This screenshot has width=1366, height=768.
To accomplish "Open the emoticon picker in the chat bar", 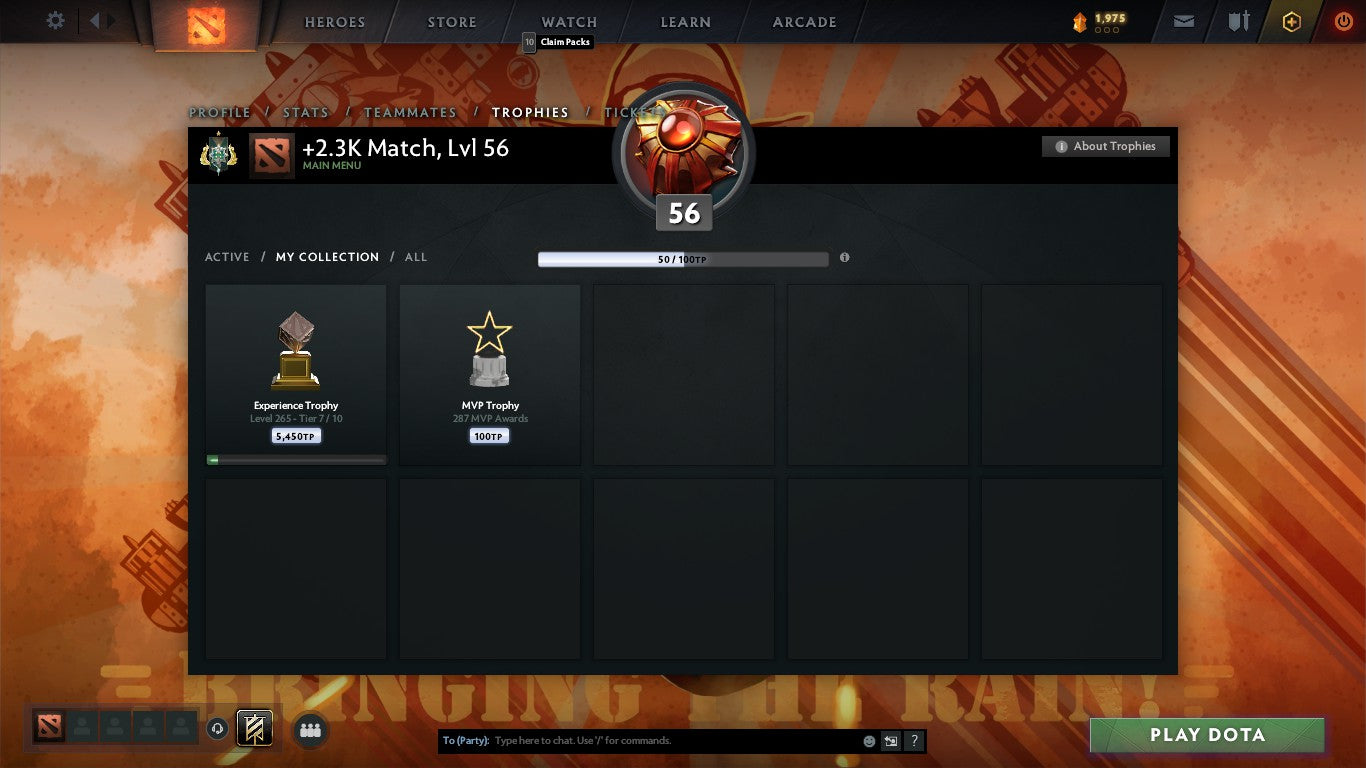I will (x=869, y=741).
